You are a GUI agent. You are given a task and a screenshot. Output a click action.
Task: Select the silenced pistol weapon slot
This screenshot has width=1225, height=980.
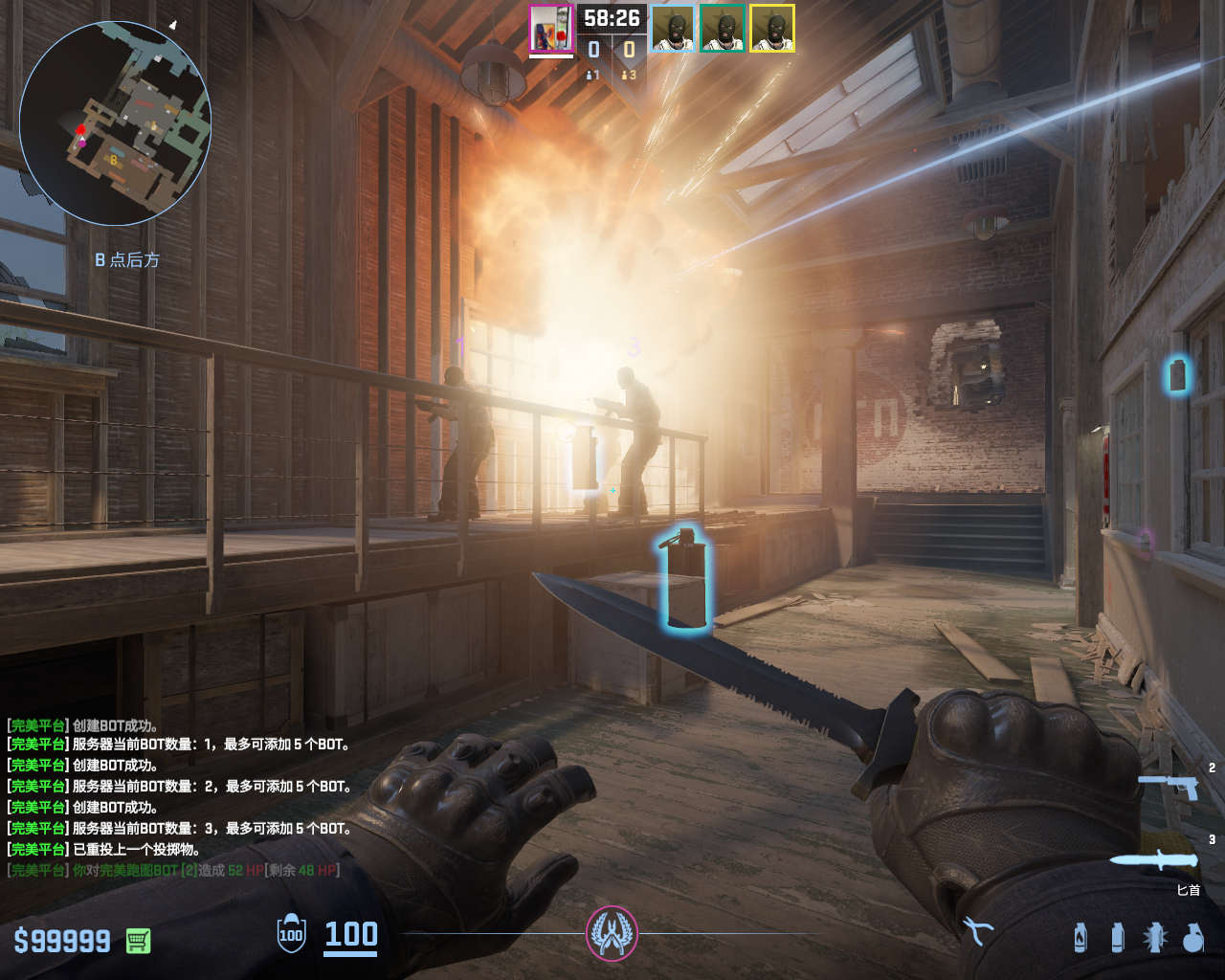tap(1168, 787)
